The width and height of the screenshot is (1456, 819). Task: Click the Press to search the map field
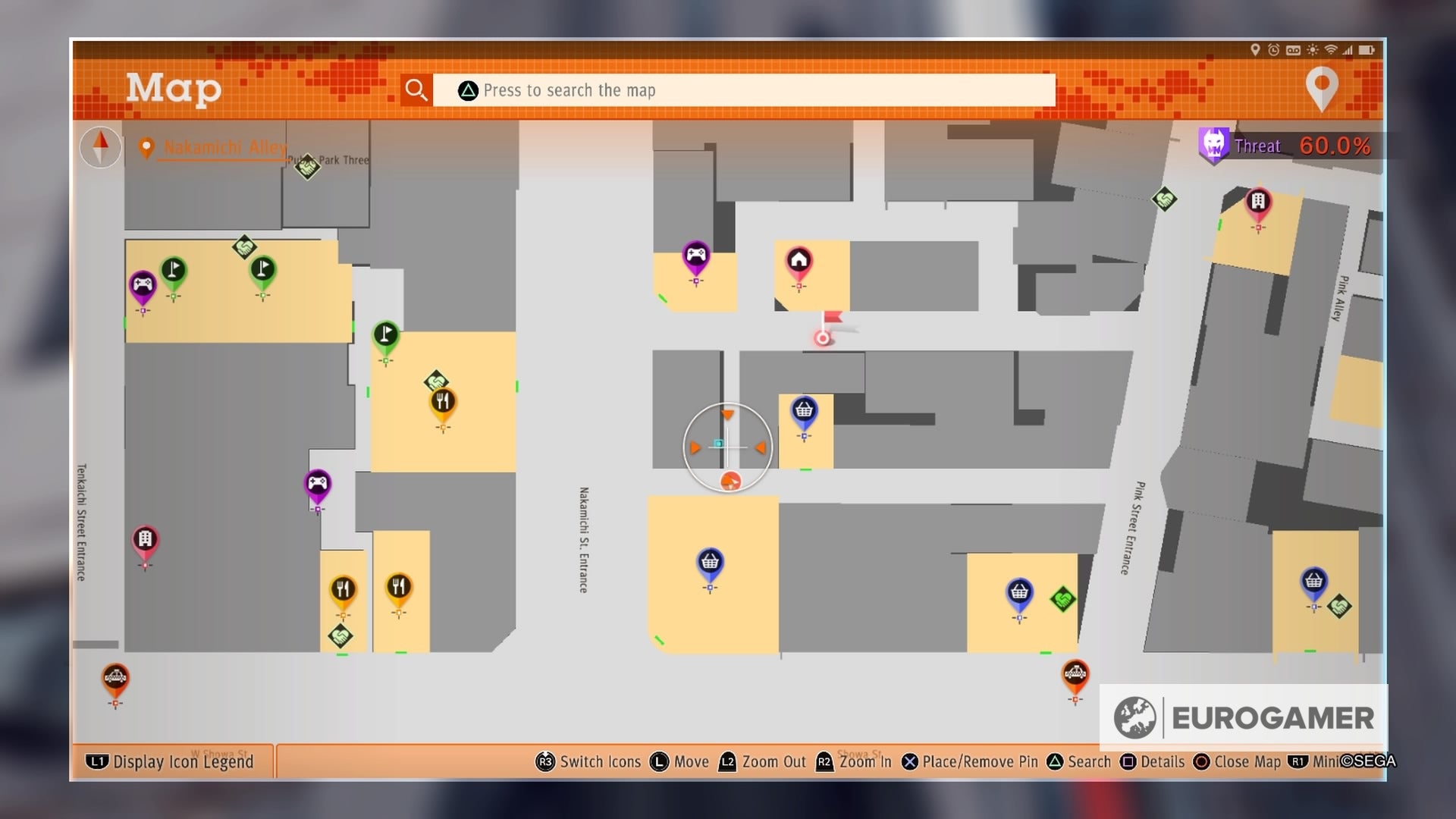tap(743, 89)
